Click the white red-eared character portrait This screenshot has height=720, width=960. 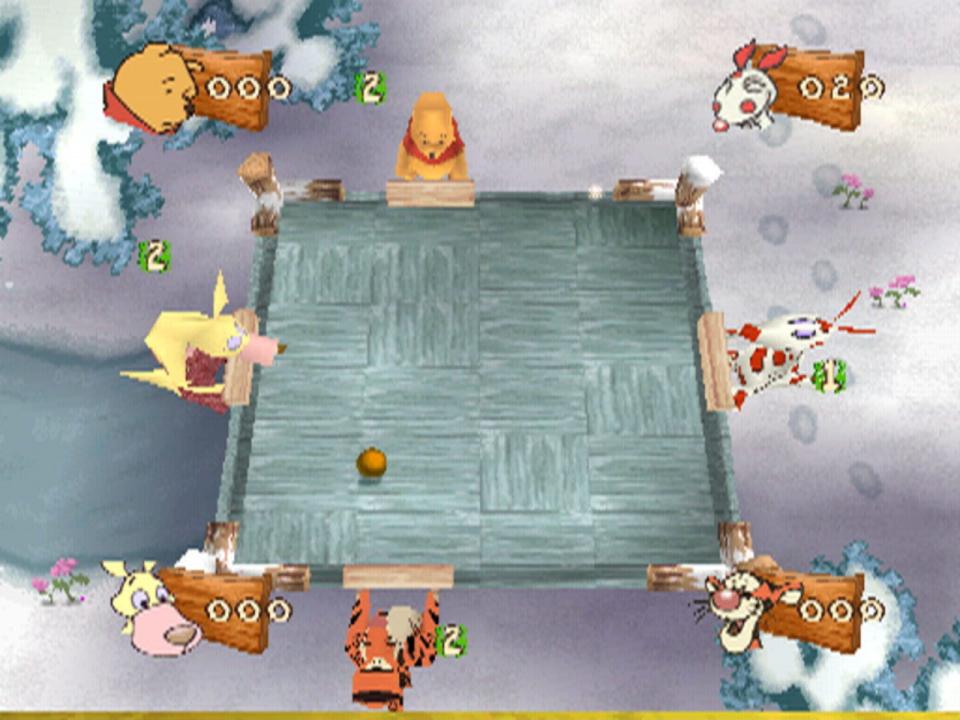click(x=745, y=90)
